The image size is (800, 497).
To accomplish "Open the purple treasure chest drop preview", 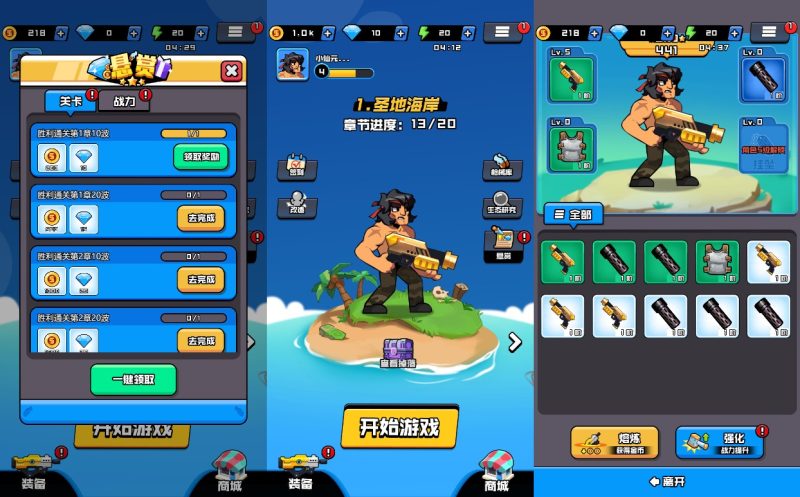I will click(x=399, y=352).
